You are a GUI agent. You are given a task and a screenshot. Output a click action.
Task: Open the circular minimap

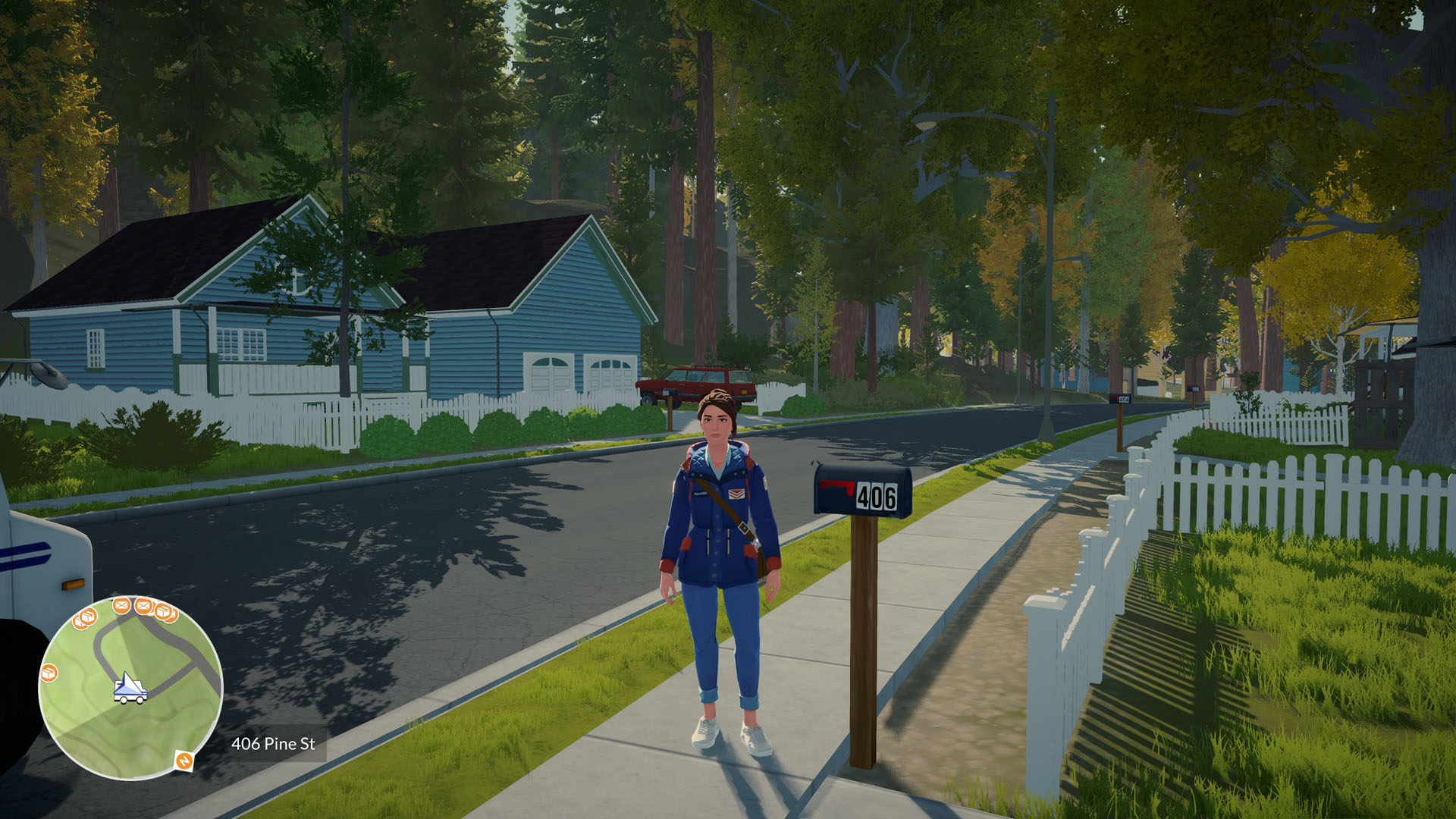tap(130, 689)
